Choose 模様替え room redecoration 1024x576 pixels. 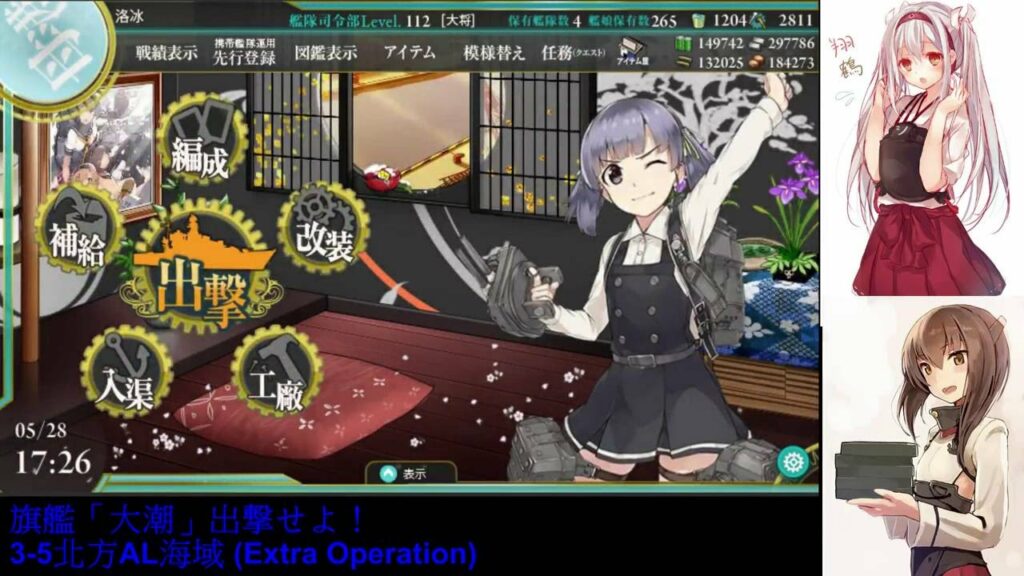click(x=493, y=53)
